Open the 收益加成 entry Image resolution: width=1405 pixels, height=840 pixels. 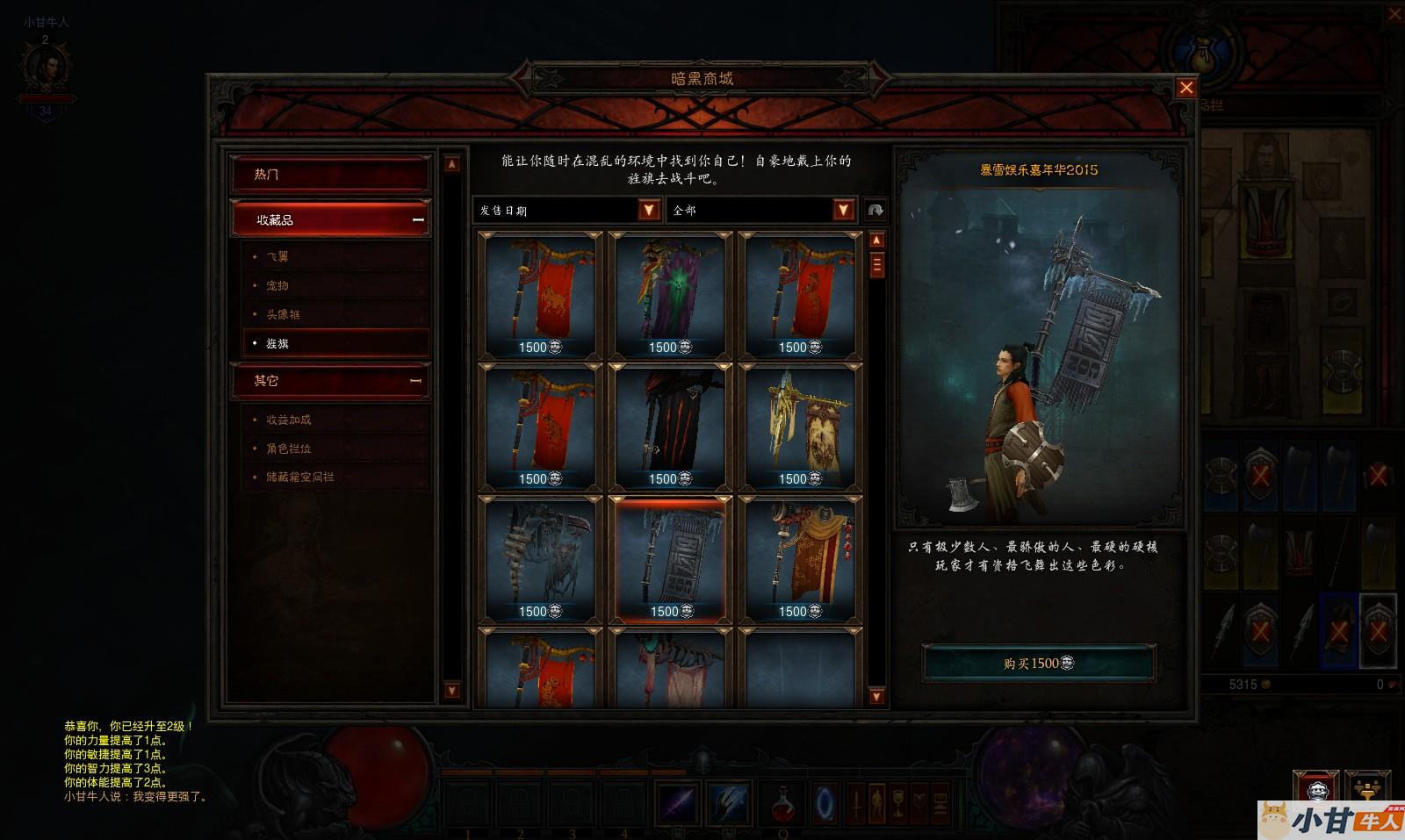(289, 420)
